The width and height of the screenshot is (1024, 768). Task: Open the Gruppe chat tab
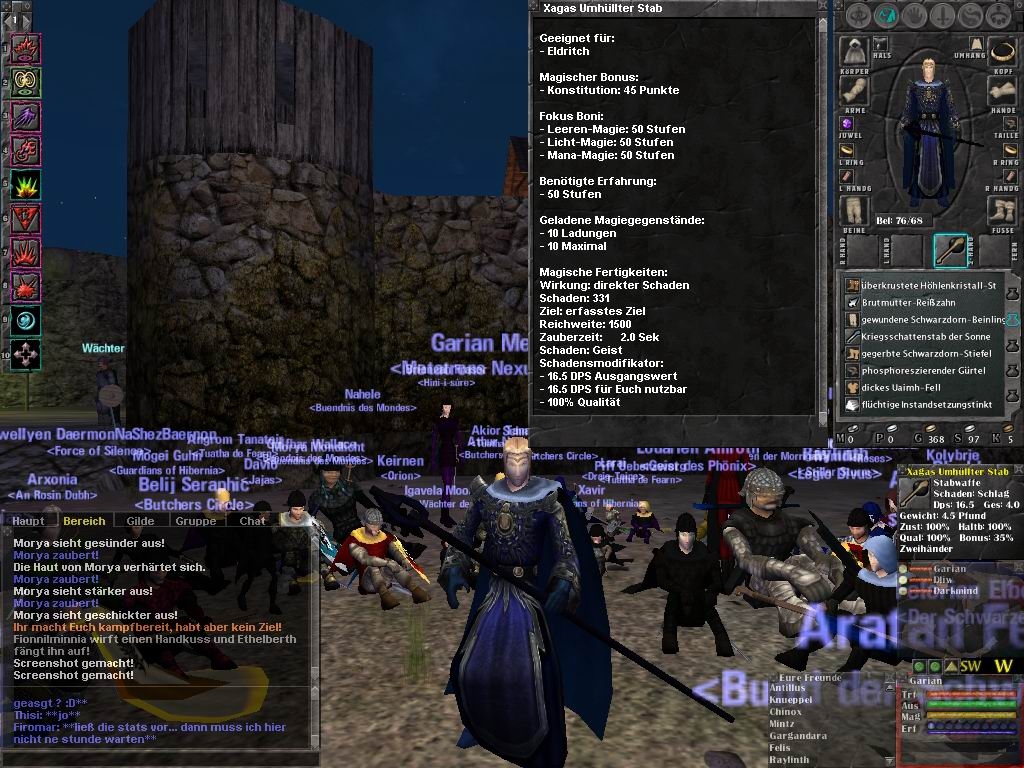point(195,521)
